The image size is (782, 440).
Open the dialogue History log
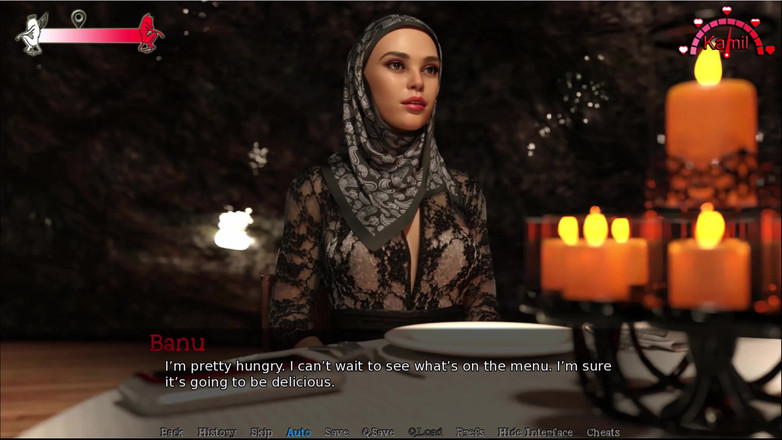[216, 432]
